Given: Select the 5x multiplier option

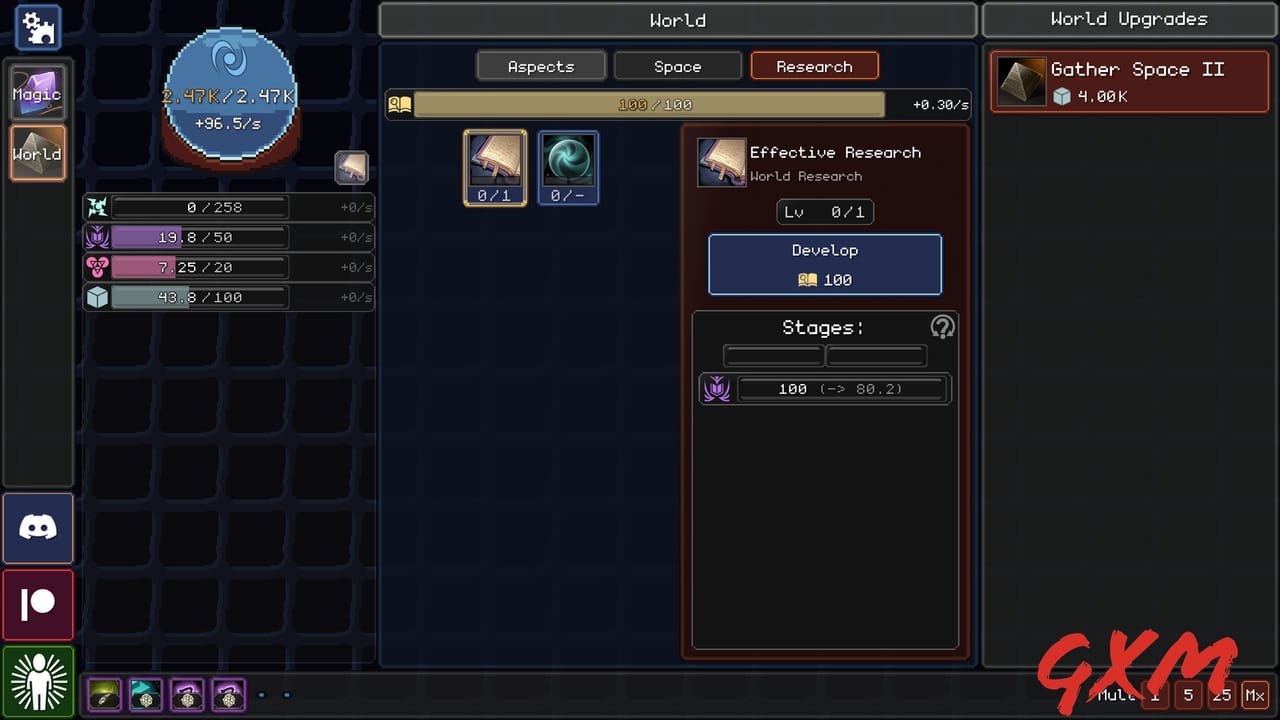Looking at the screenshot, I should 1188,694.
